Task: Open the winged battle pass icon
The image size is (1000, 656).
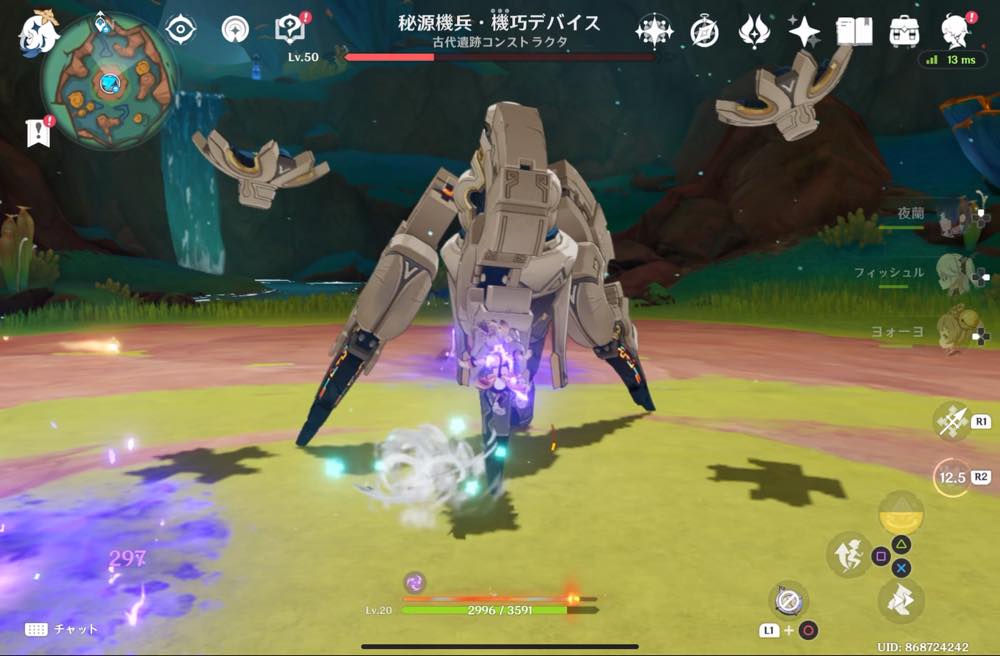Action: (x=754, y=32)
